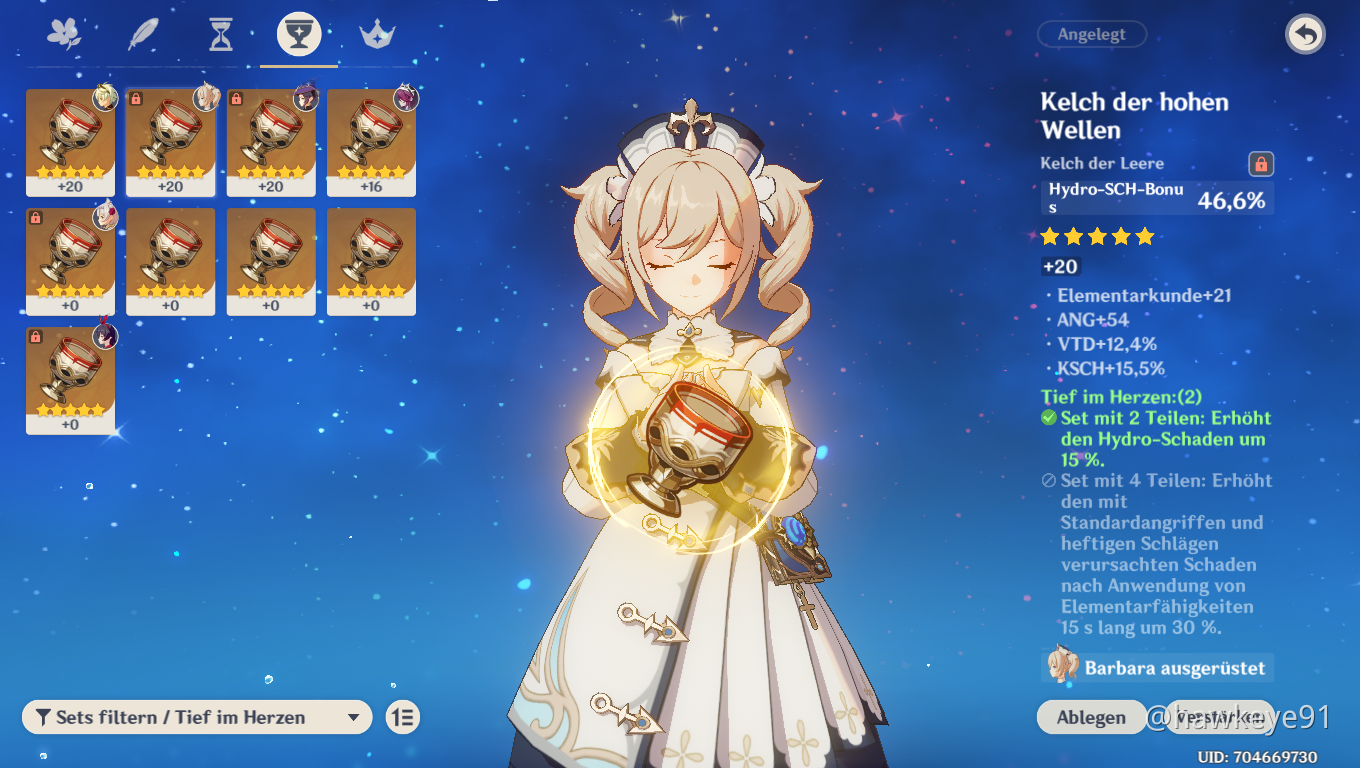Image resolution: width=1360 pixels, height=768 pixels.
Task: Click the list sort button beside the filter
Action: pos(403,717)
